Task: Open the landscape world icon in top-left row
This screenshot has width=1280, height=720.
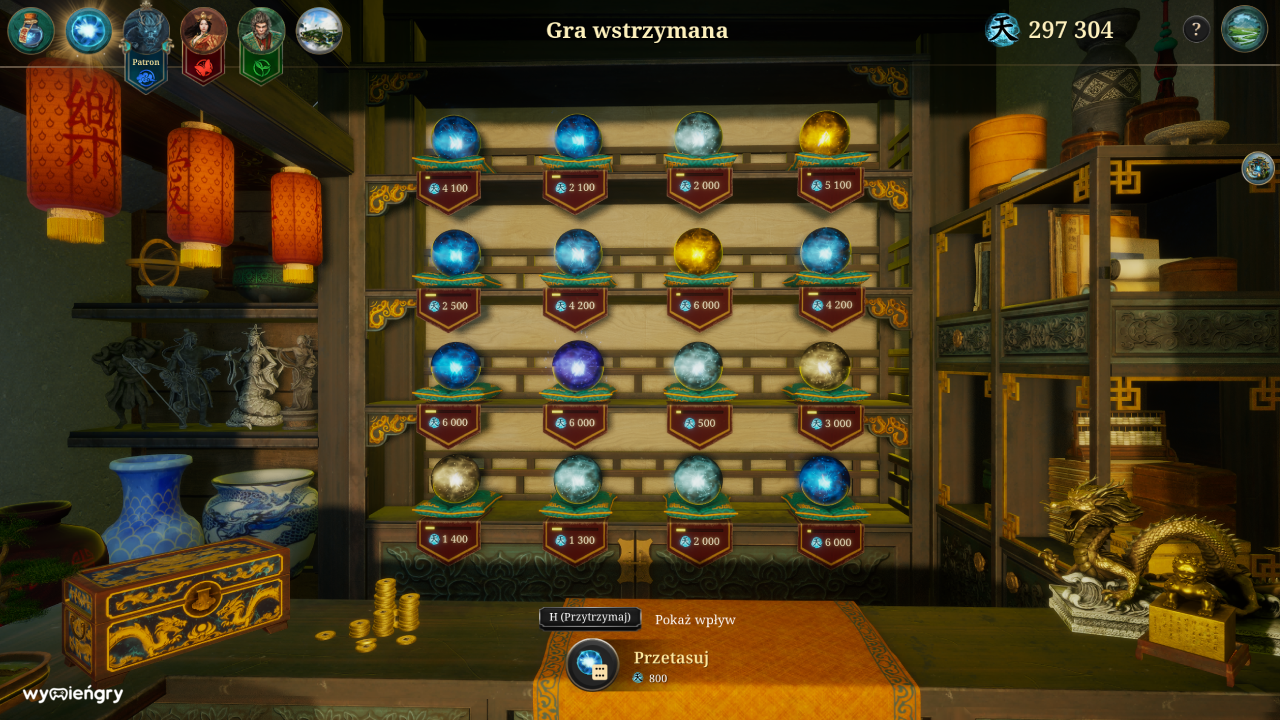Action: tap(319, 29)
